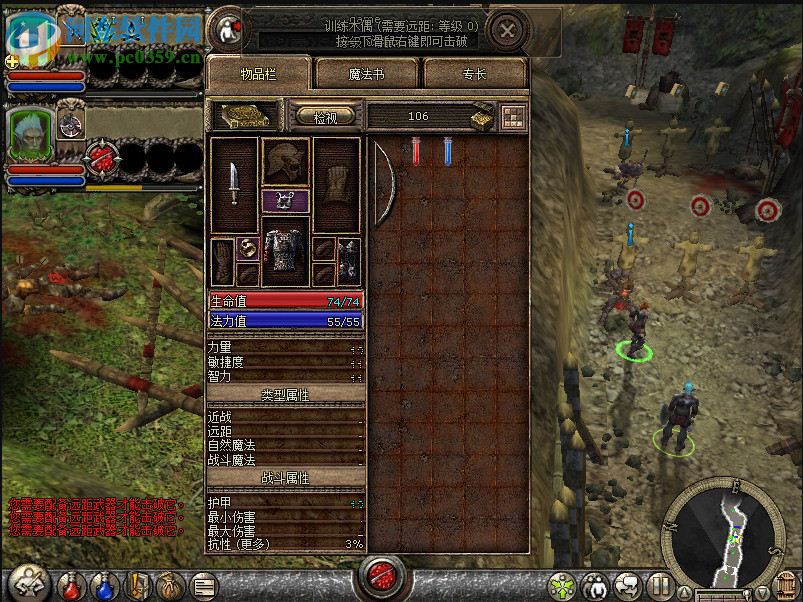Use the blue mana potion button on bottom bar
The width and height of the screenshot is (803, 602).
(x=104, y=583)
